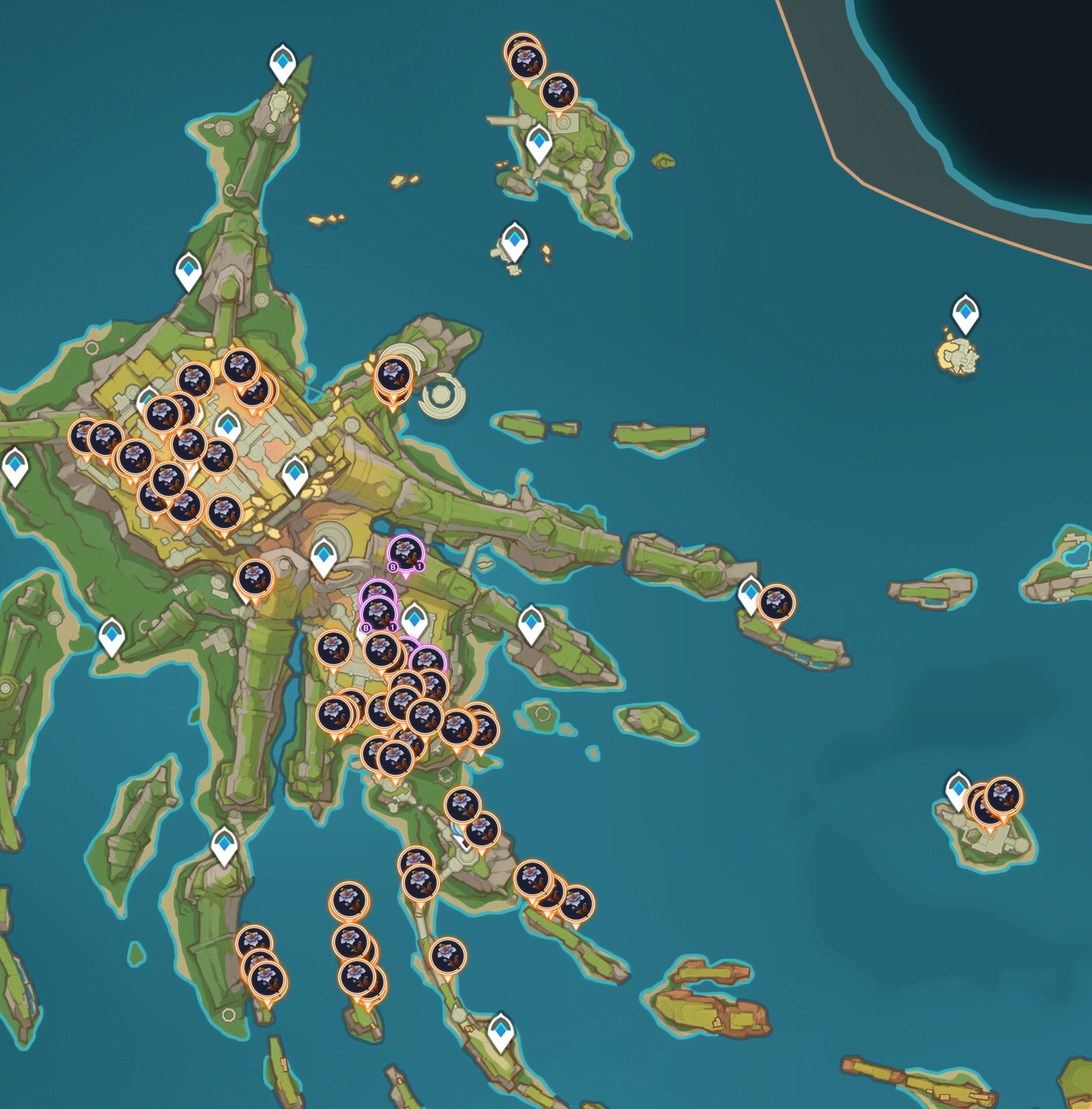Open the front flower marker on the southeastern islet
1092x1109 pixels.
1002,795
